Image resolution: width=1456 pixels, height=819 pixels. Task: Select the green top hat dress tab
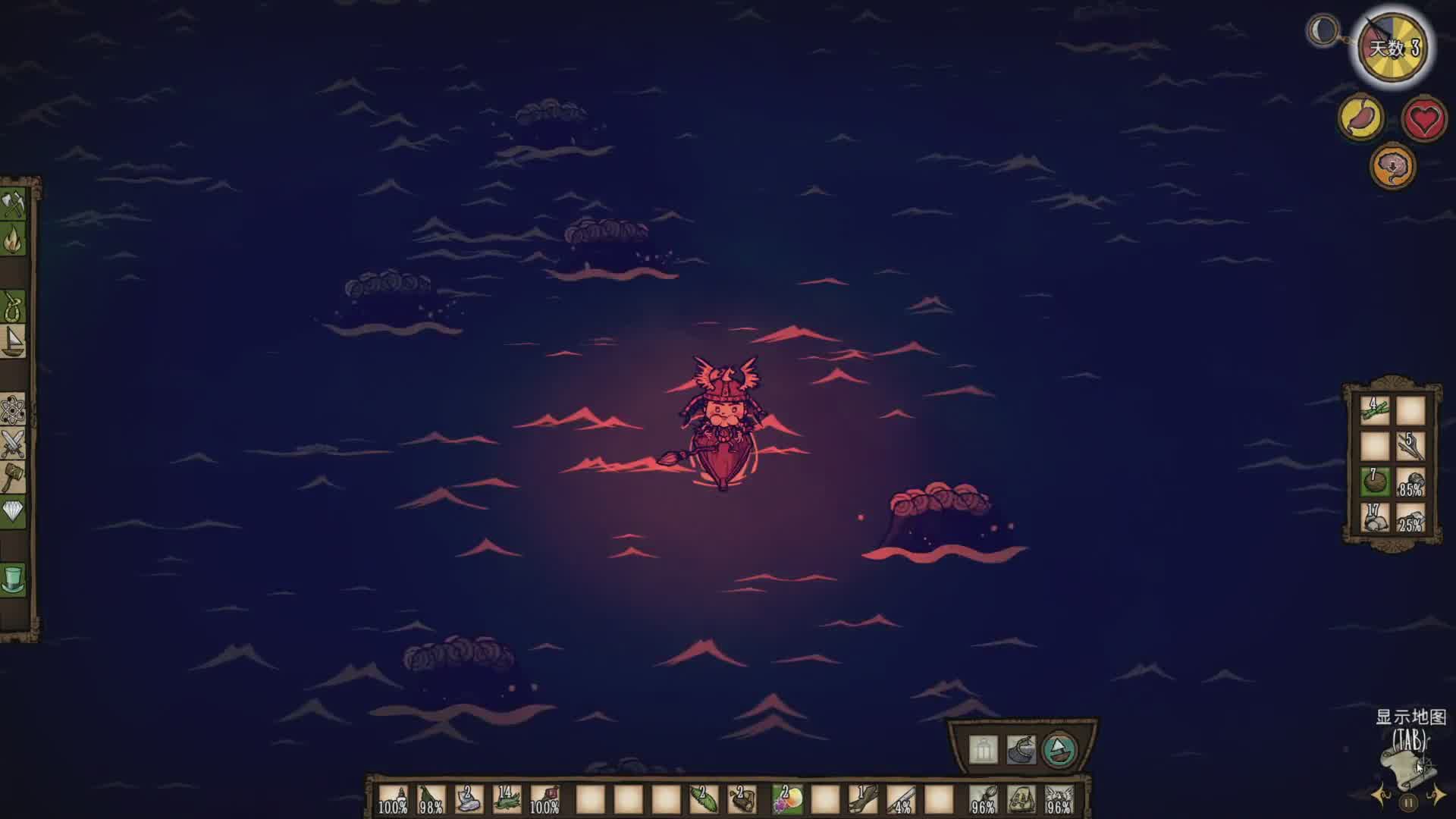coord(14,579)
